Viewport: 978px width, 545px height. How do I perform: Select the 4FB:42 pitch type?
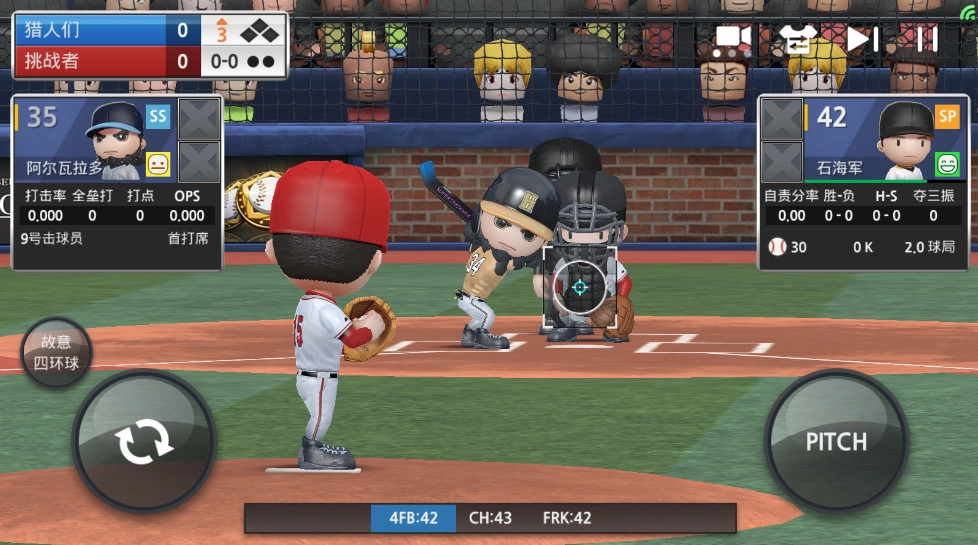[x=414, y=518]
